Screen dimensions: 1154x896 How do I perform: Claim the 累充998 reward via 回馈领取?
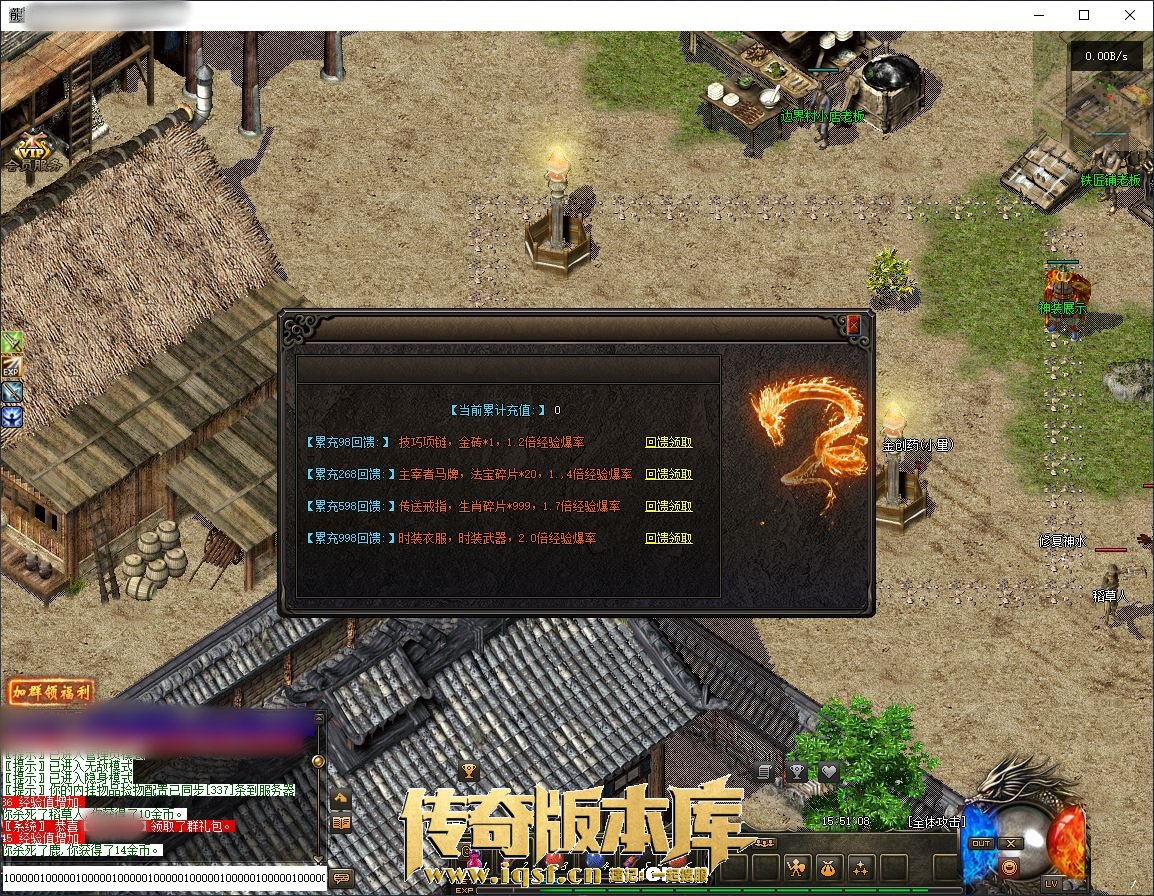point(668,538)
